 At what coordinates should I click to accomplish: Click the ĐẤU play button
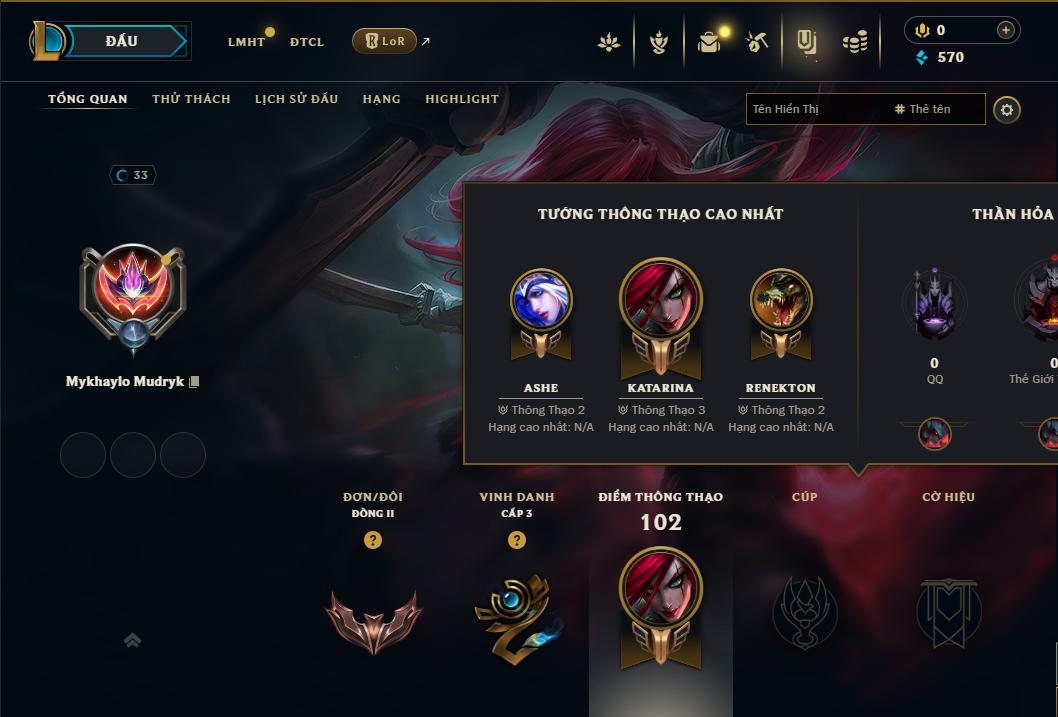click(123, 41)
